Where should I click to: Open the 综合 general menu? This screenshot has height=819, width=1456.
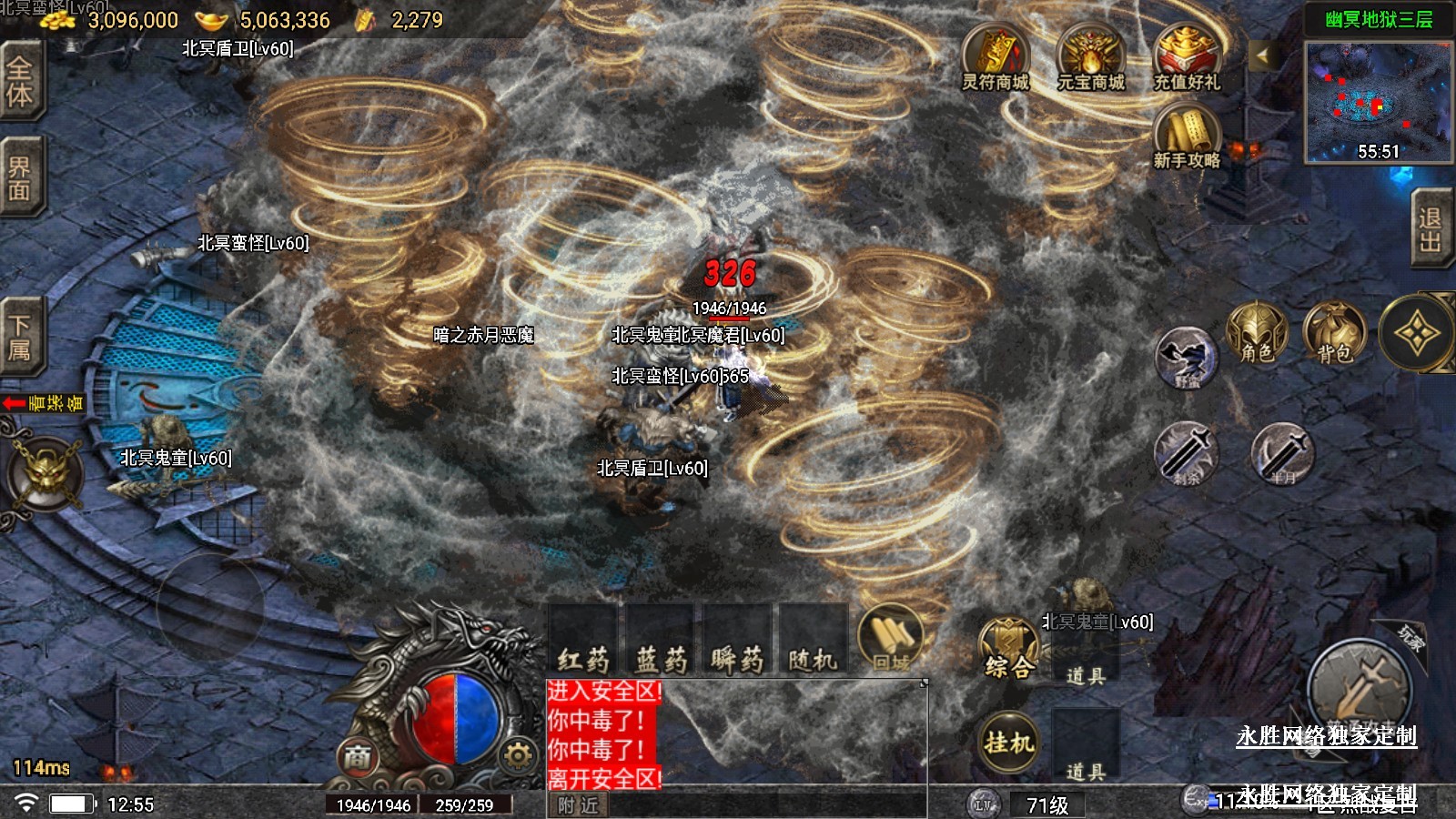click(x=1008, y=649)
